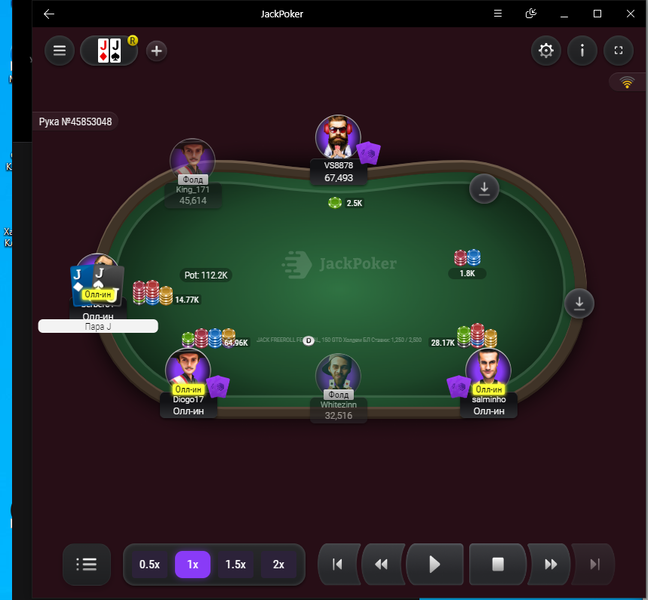Skip to the previous hand

(338, 564)
